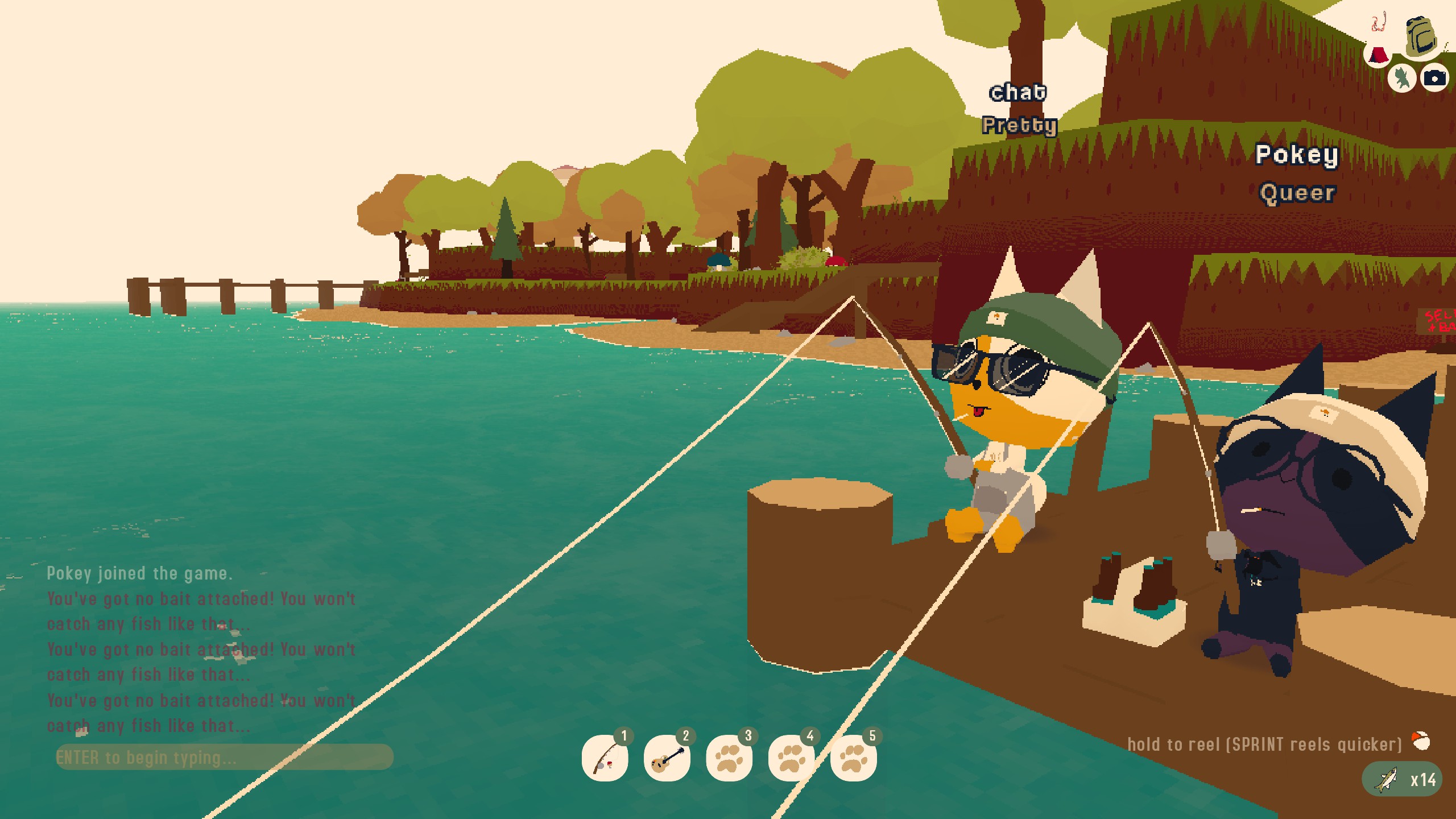Select the fishing rod hotbar slot
The width and height of the screenshot is (1456, 819).
(x=605, y=758)
